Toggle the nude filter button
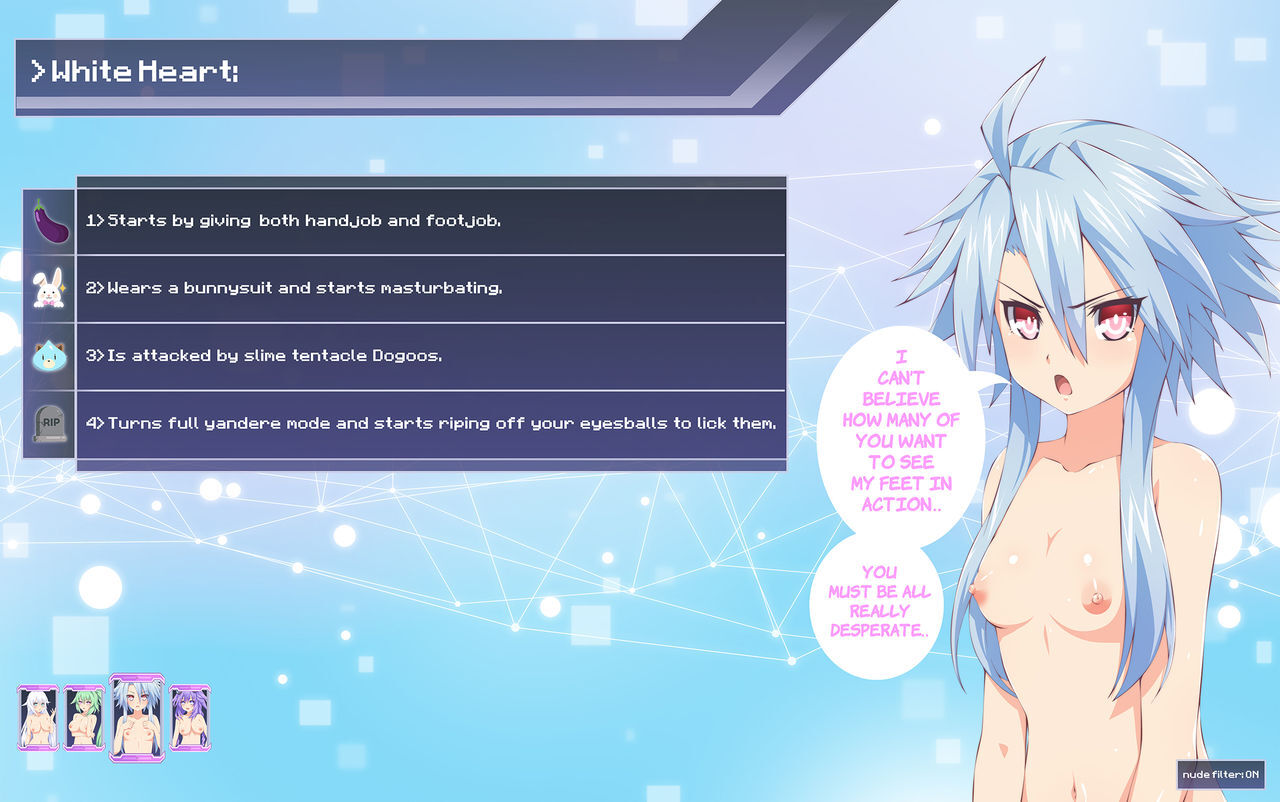This screenshot has width=1280, height=802. click(1220, 775)
